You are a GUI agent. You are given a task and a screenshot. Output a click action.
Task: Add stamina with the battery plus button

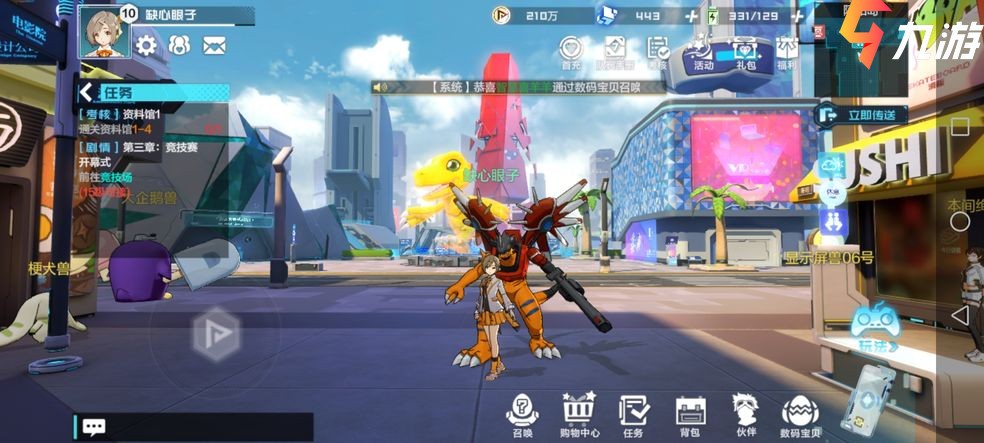(797, 16)
